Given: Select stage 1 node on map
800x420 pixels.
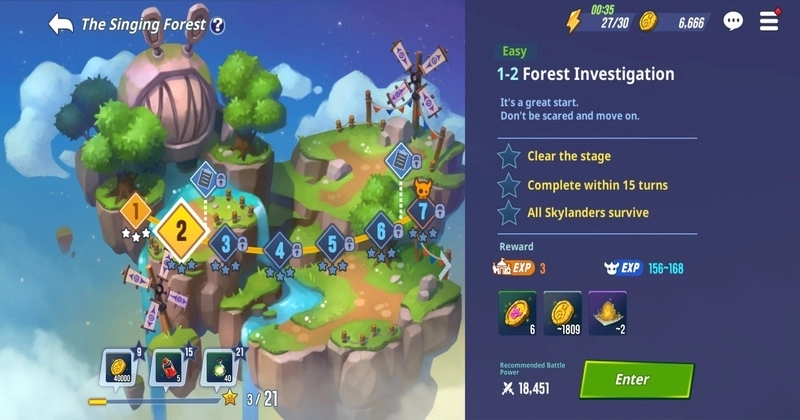Looking at the screenshot, I should 135,211.
